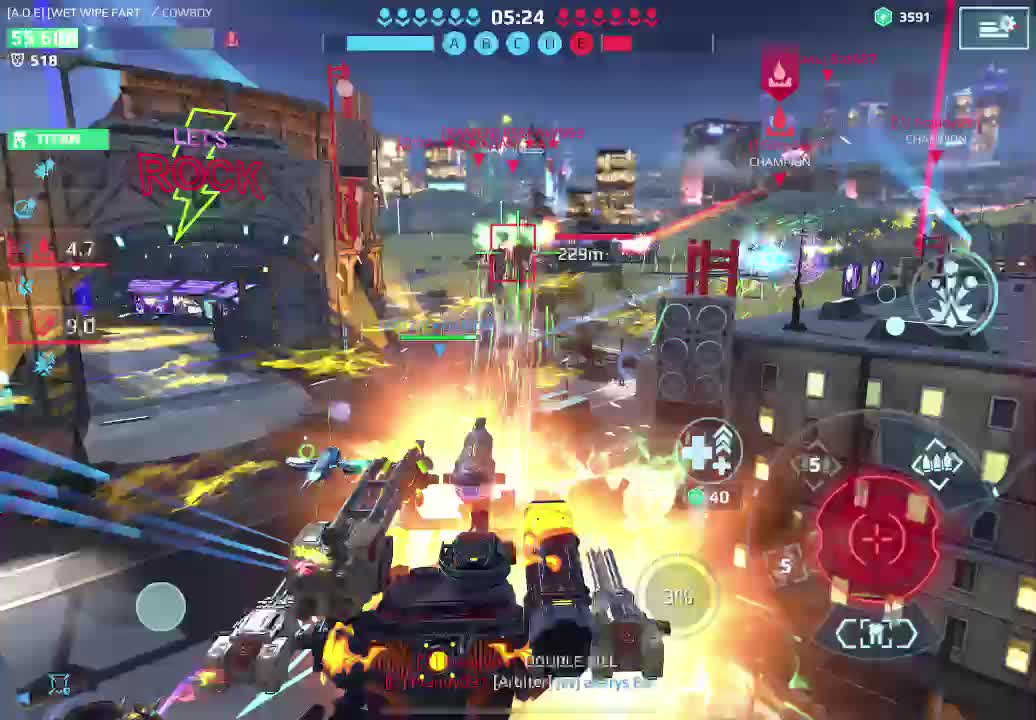
Task: Select beacon A indicator
Action: (454, 43)
